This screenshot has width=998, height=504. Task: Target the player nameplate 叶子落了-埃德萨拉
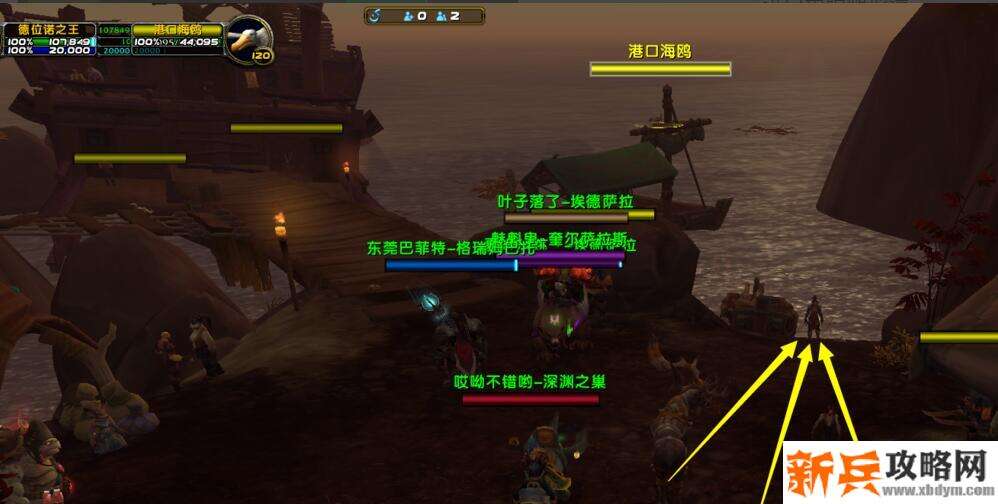[568, 215]
